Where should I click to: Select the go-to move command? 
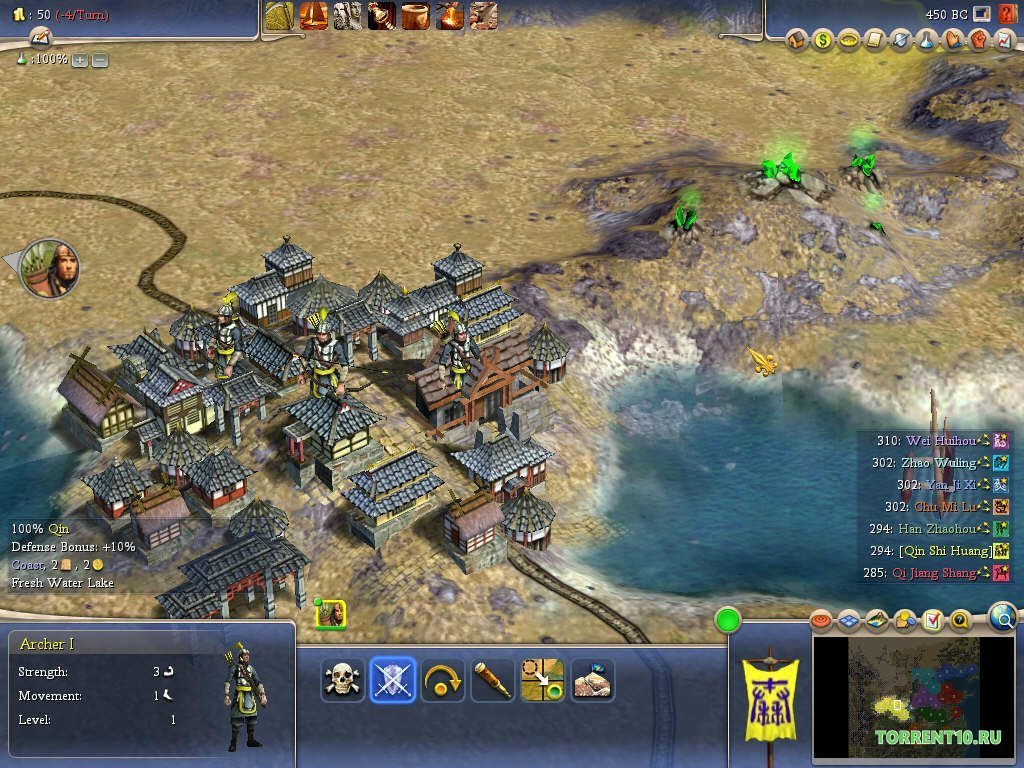(x=542, y=680)
